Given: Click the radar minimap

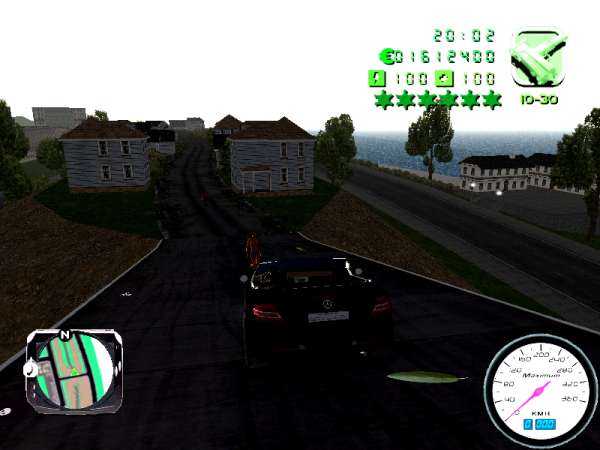Looking at the screenshot, I should pos(74,369).
